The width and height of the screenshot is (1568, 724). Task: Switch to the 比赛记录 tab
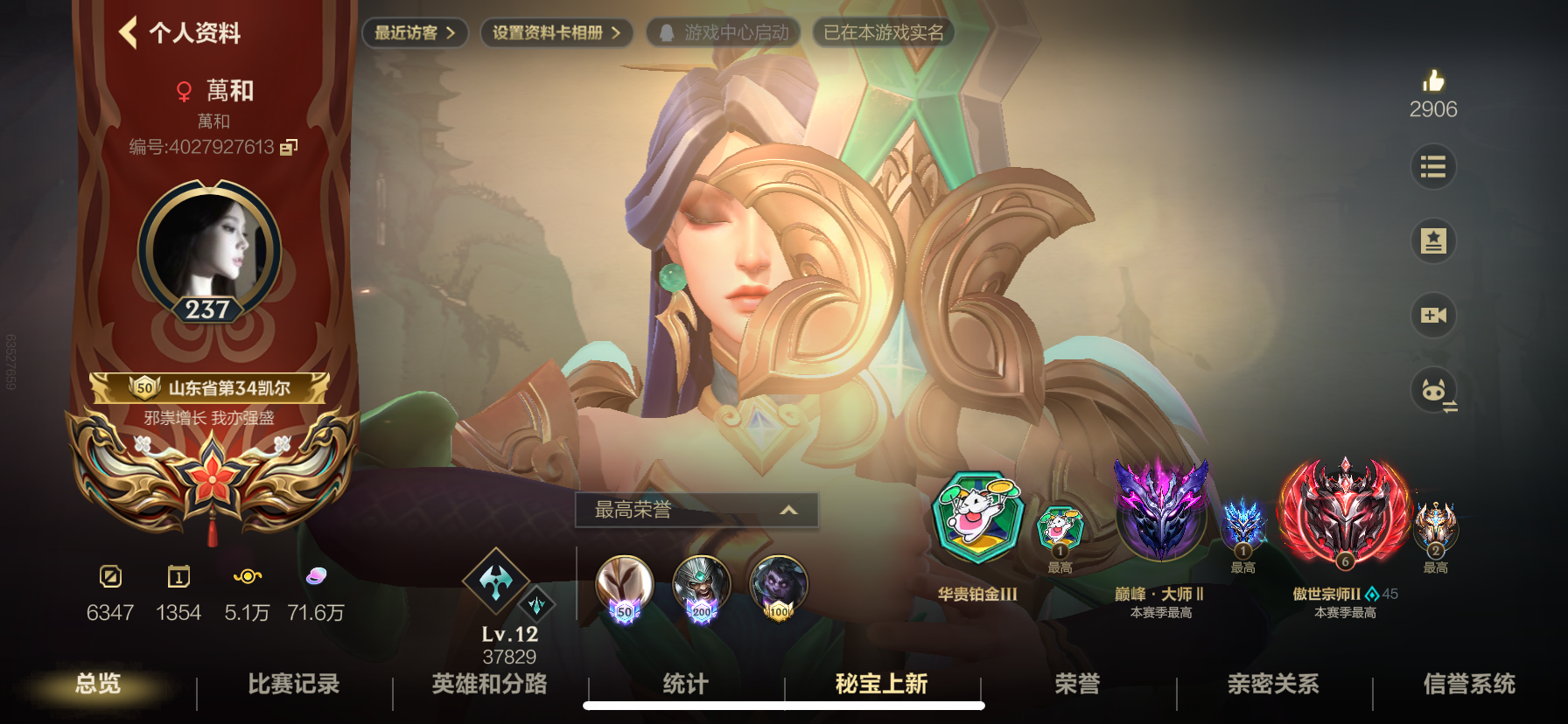pyautogui.click(x=293, y=686)
